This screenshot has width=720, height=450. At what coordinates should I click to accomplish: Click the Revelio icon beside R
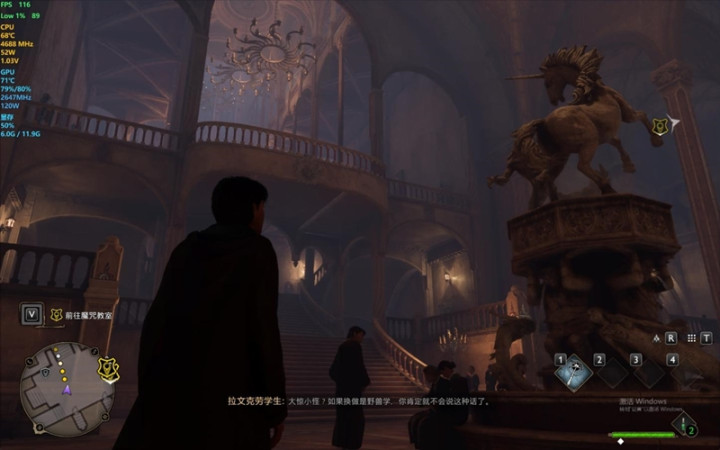pyautogui.click(x=657, y=338)
